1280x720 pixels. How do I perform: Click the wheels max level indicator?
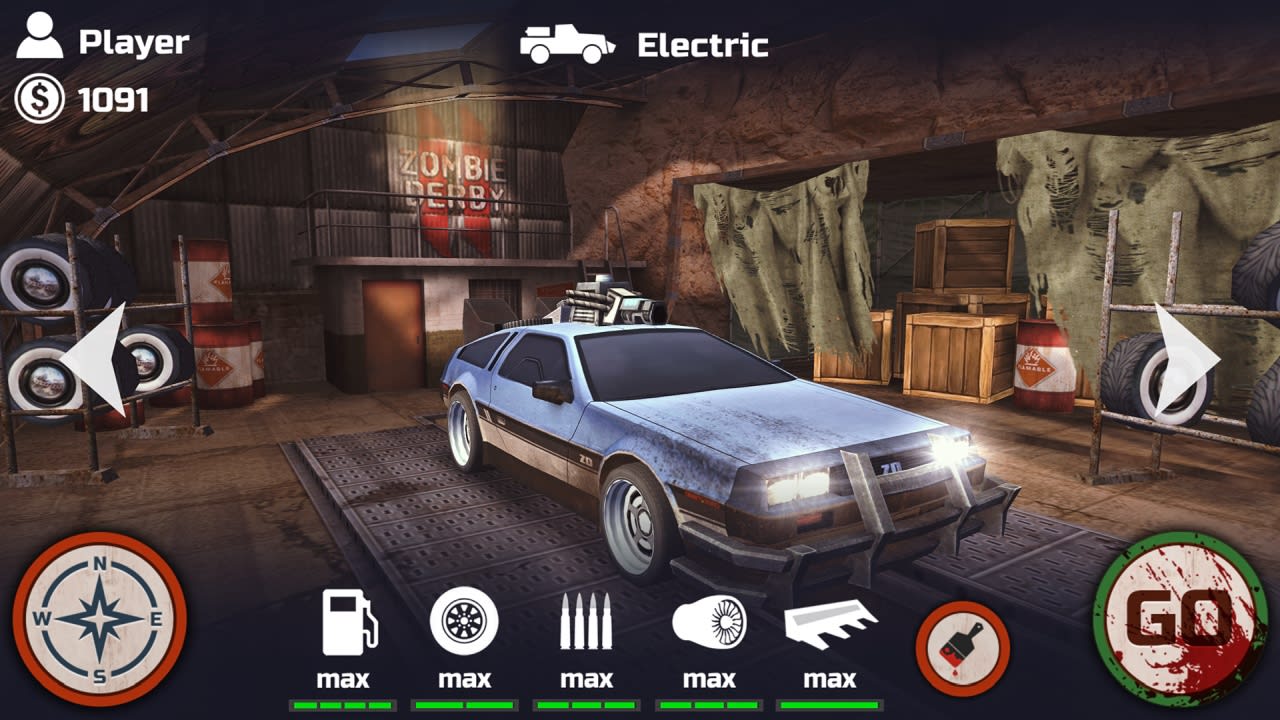point(465,678)
